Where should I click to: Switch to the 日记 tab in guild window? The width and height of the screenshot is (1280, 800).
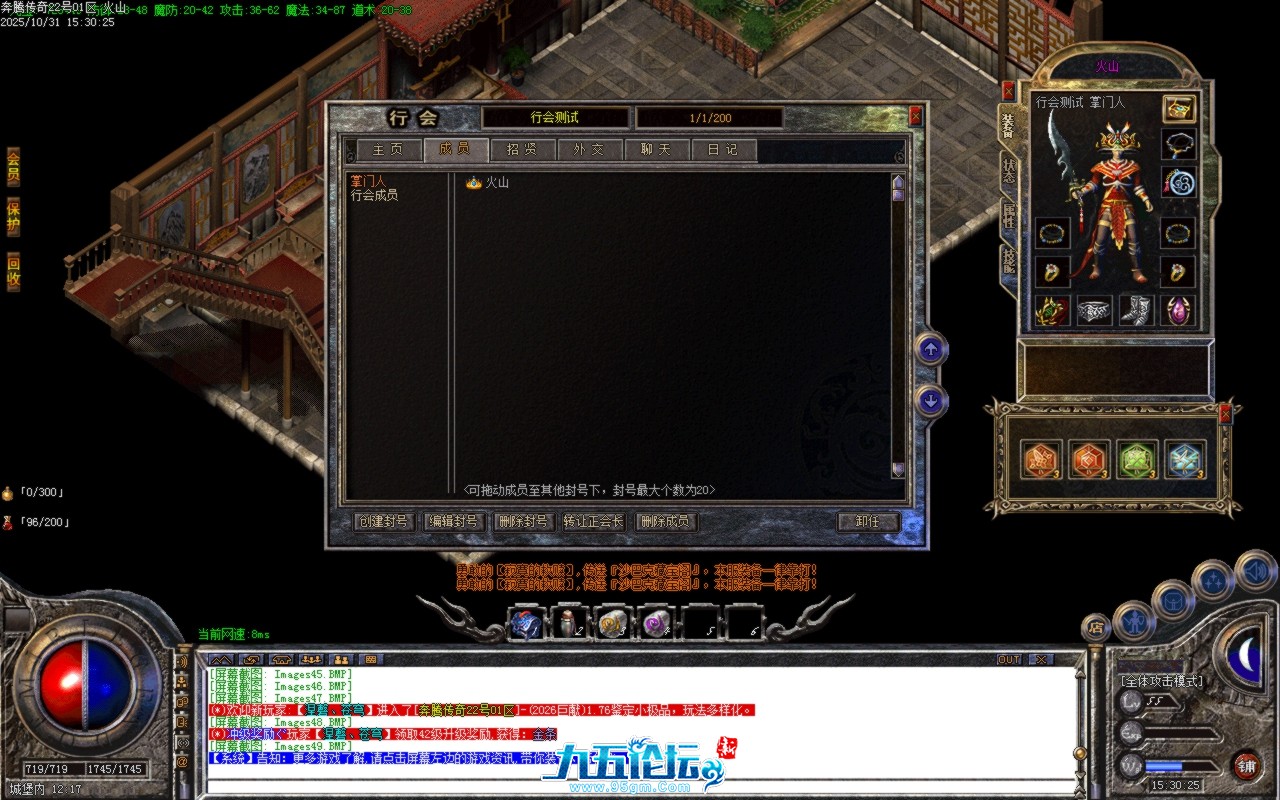[722, 149]
